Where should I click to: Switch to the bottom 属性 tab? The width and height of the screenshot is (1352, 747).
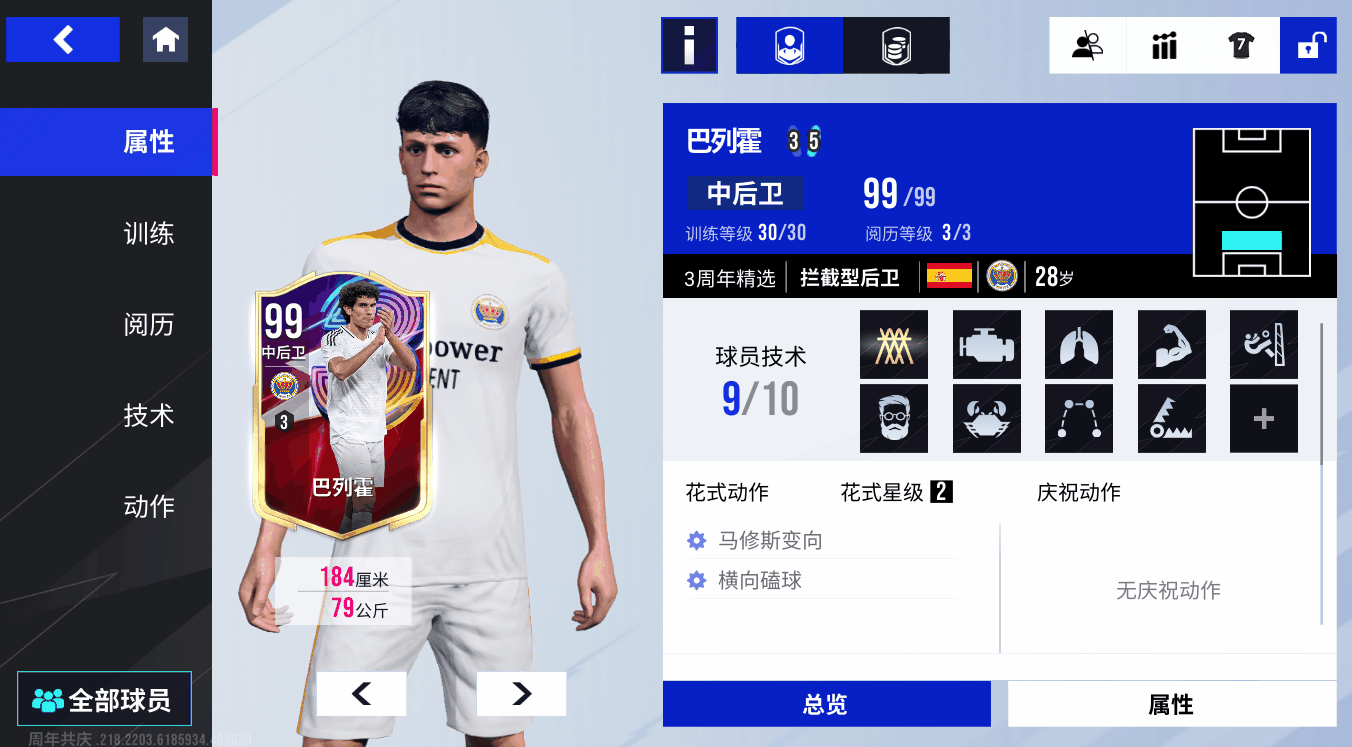[1171, 704]
